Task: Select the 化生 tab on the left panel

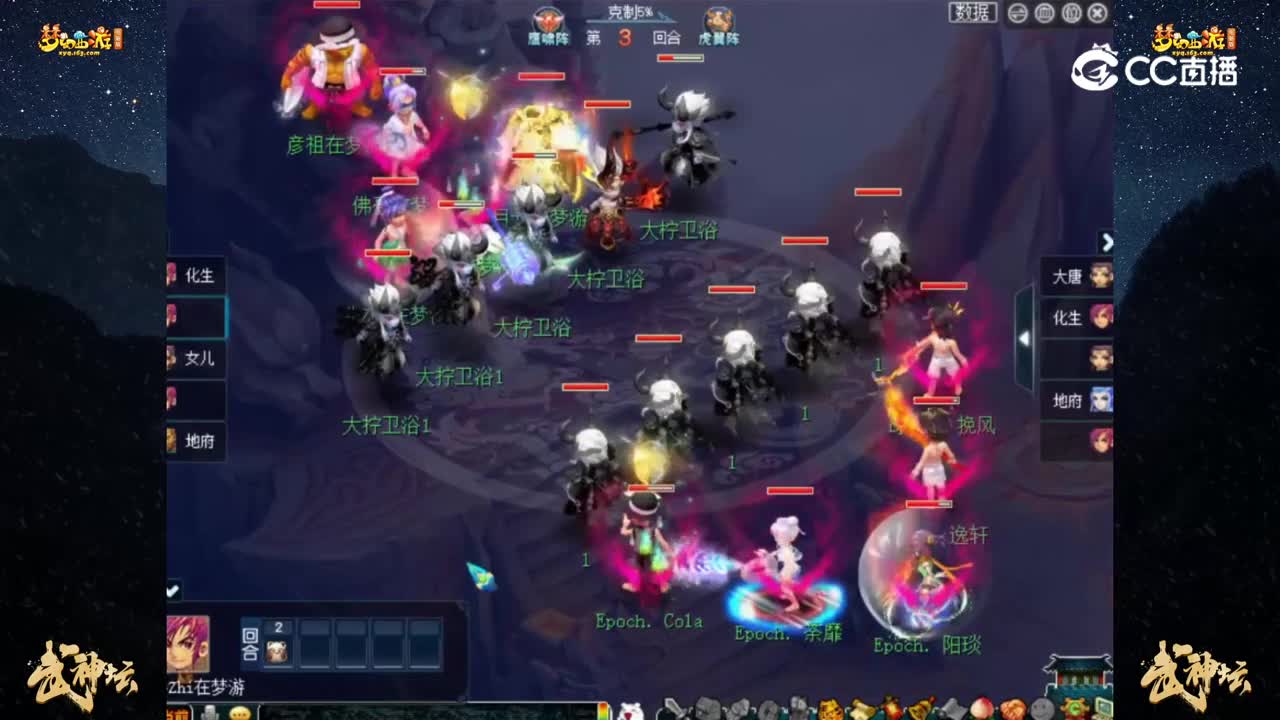Action: [x=196, y=276]
